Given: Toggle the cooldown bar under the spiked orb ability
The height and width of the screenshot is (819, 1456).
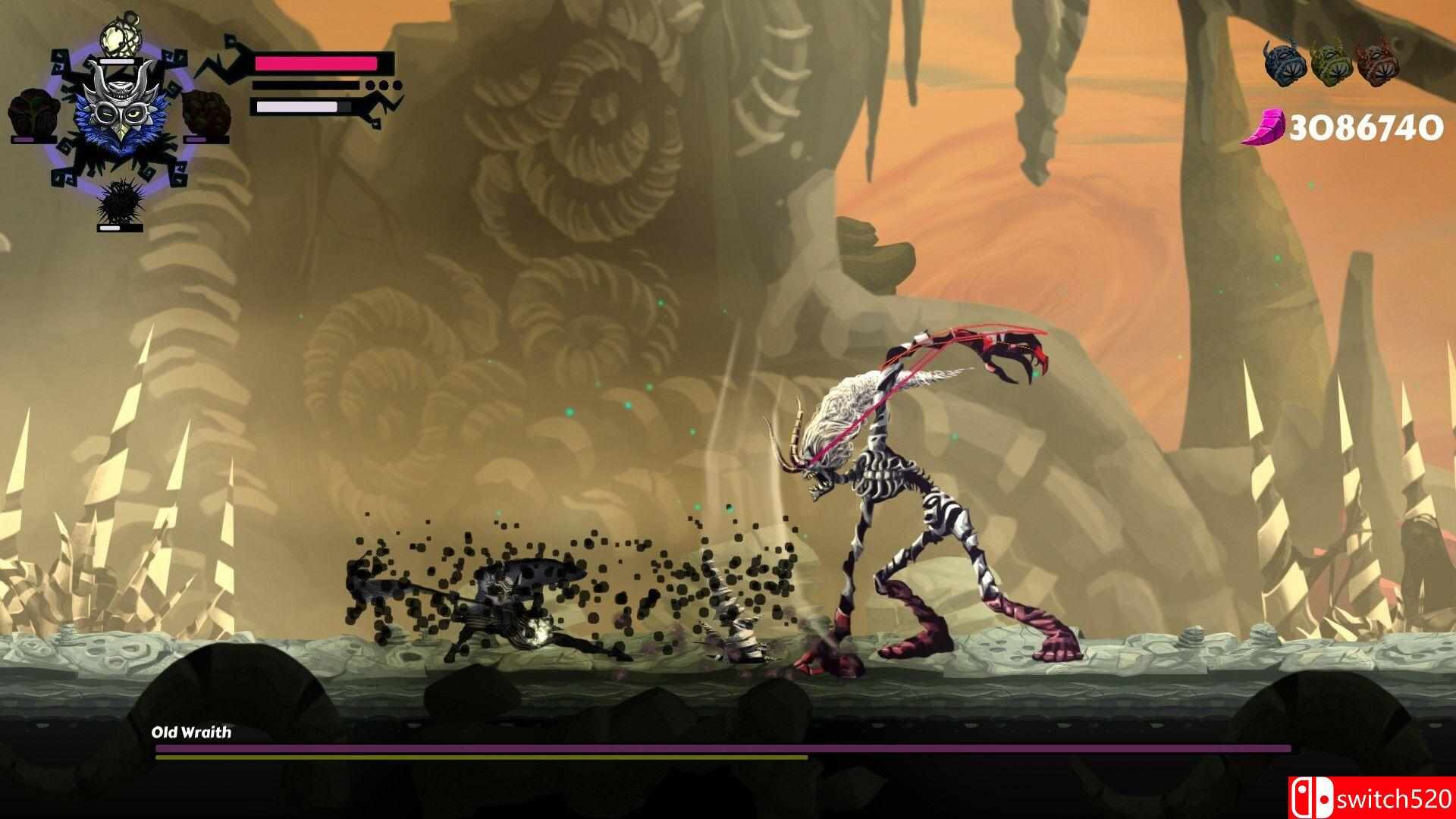Looking at the screenshot, I should (120, 227).
